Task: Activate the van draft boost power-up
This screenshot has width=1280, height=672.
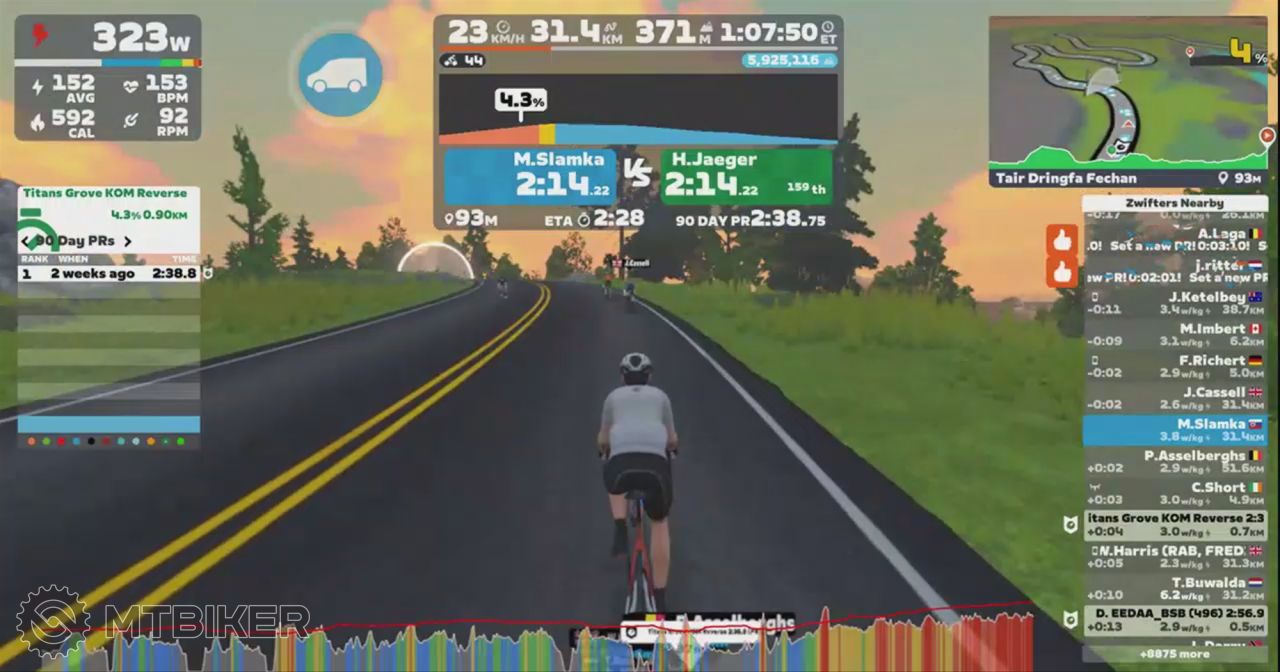Action: coord(340,75)
